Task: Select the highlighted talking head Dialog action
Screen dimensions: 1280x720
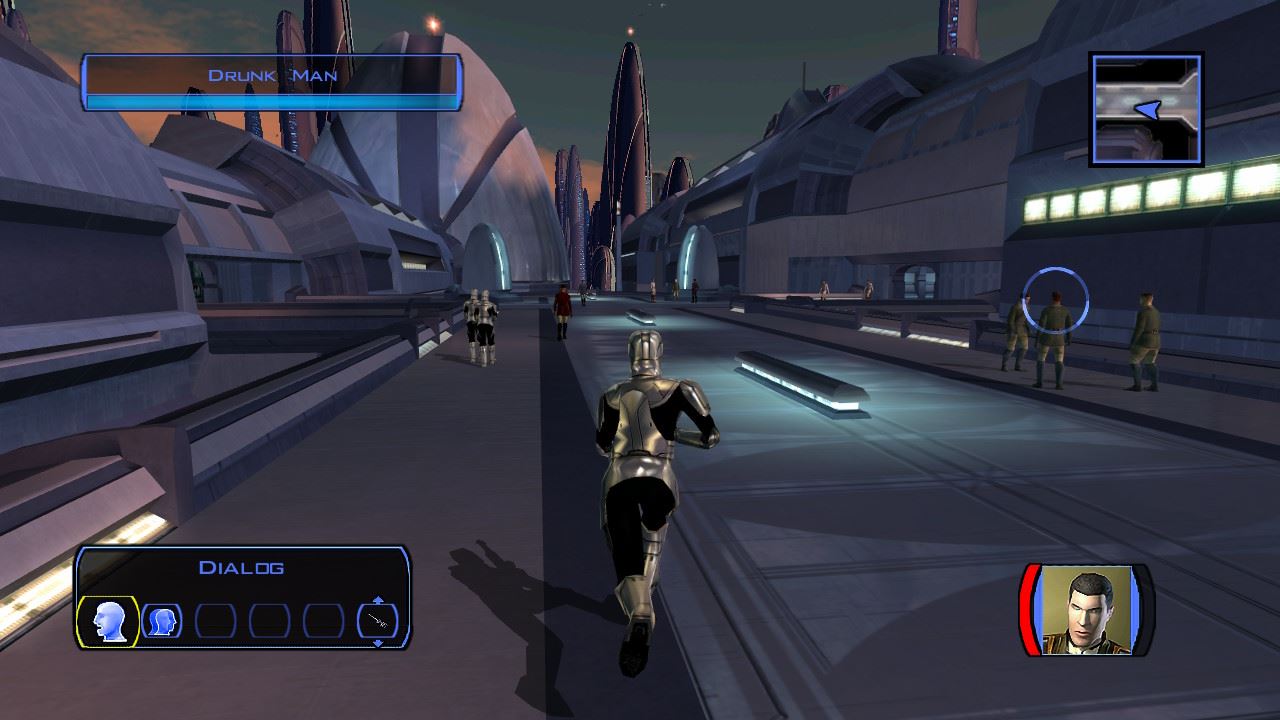Action: coord(108,621)
